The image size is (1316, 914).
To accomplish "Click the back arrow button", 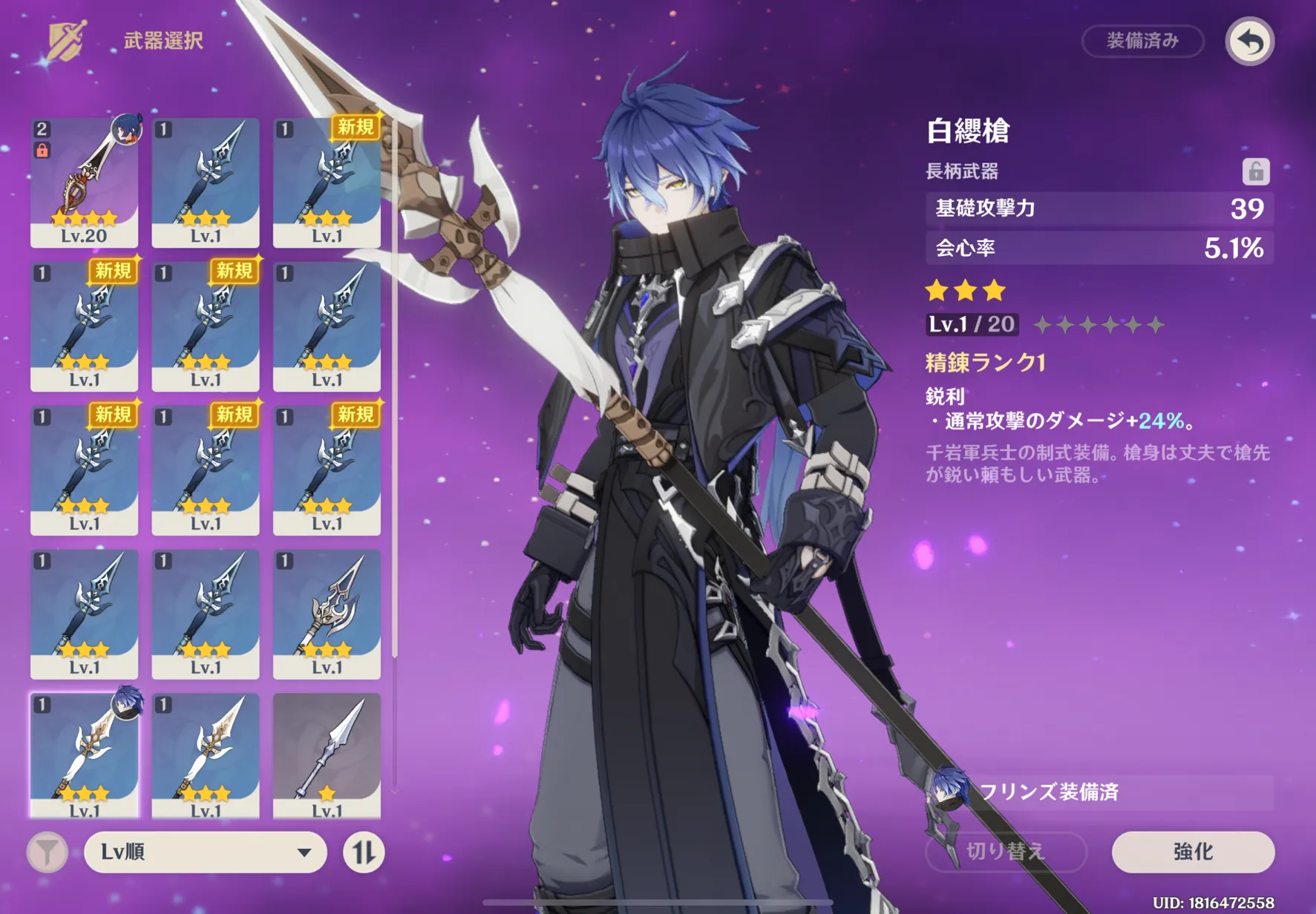I will tap(1249, 42).
